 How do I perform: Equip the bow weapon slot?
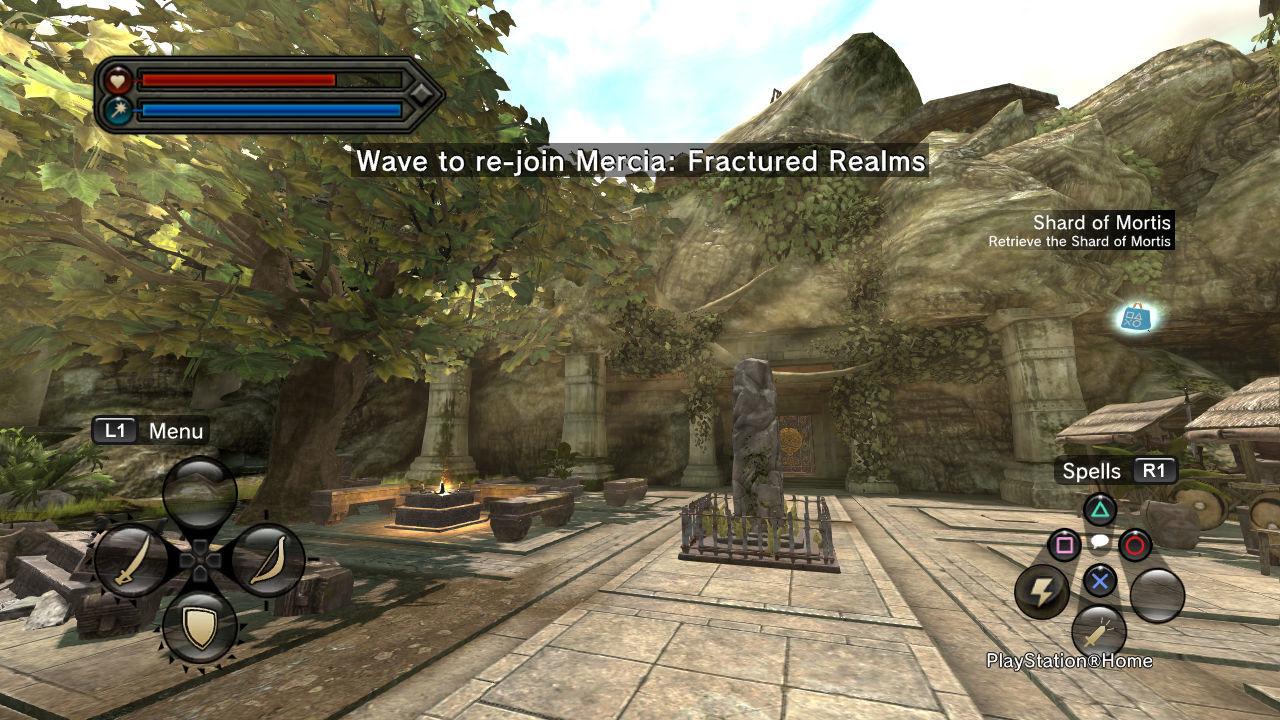coord(268,561)
